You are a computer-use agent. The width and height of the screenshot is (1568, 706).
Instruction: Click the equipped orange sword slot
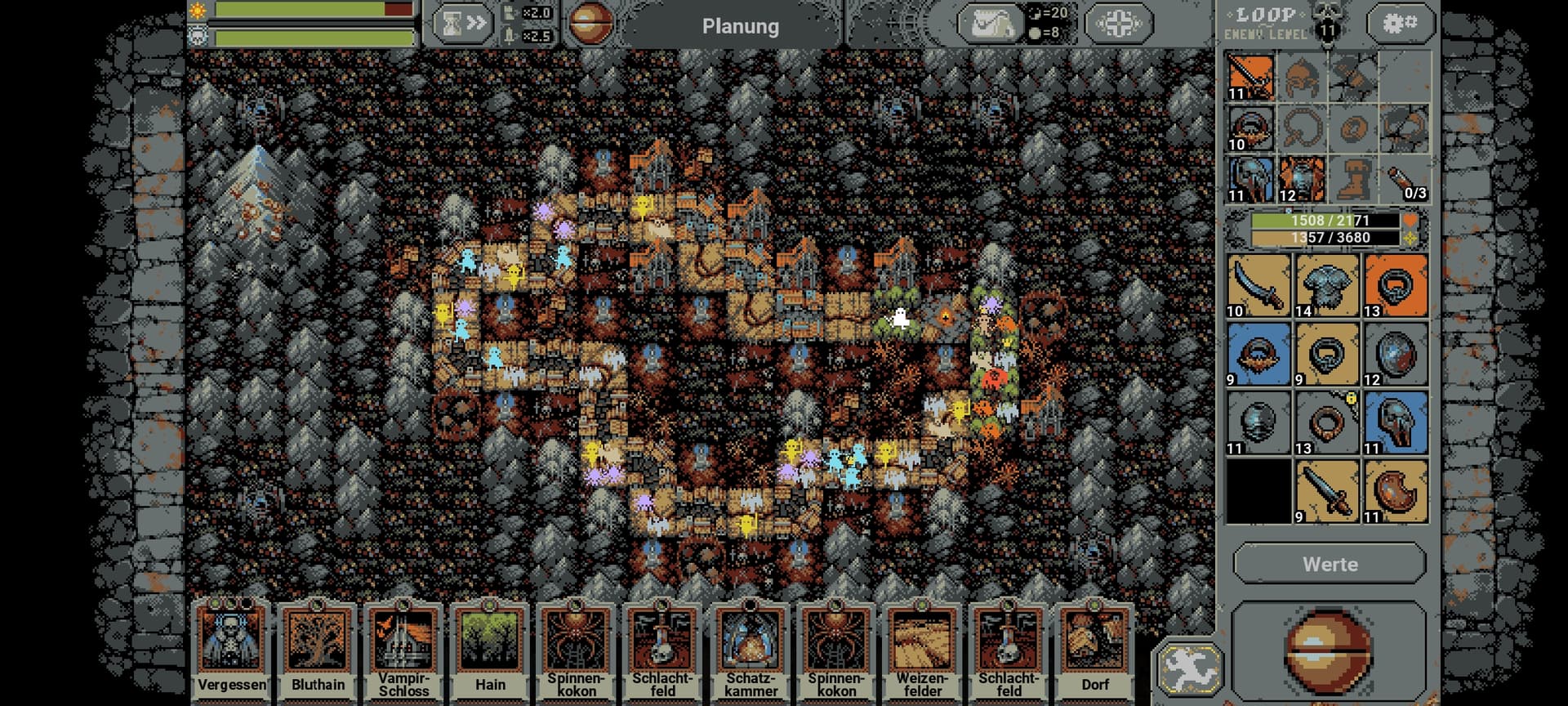(x=1250, y=77)
